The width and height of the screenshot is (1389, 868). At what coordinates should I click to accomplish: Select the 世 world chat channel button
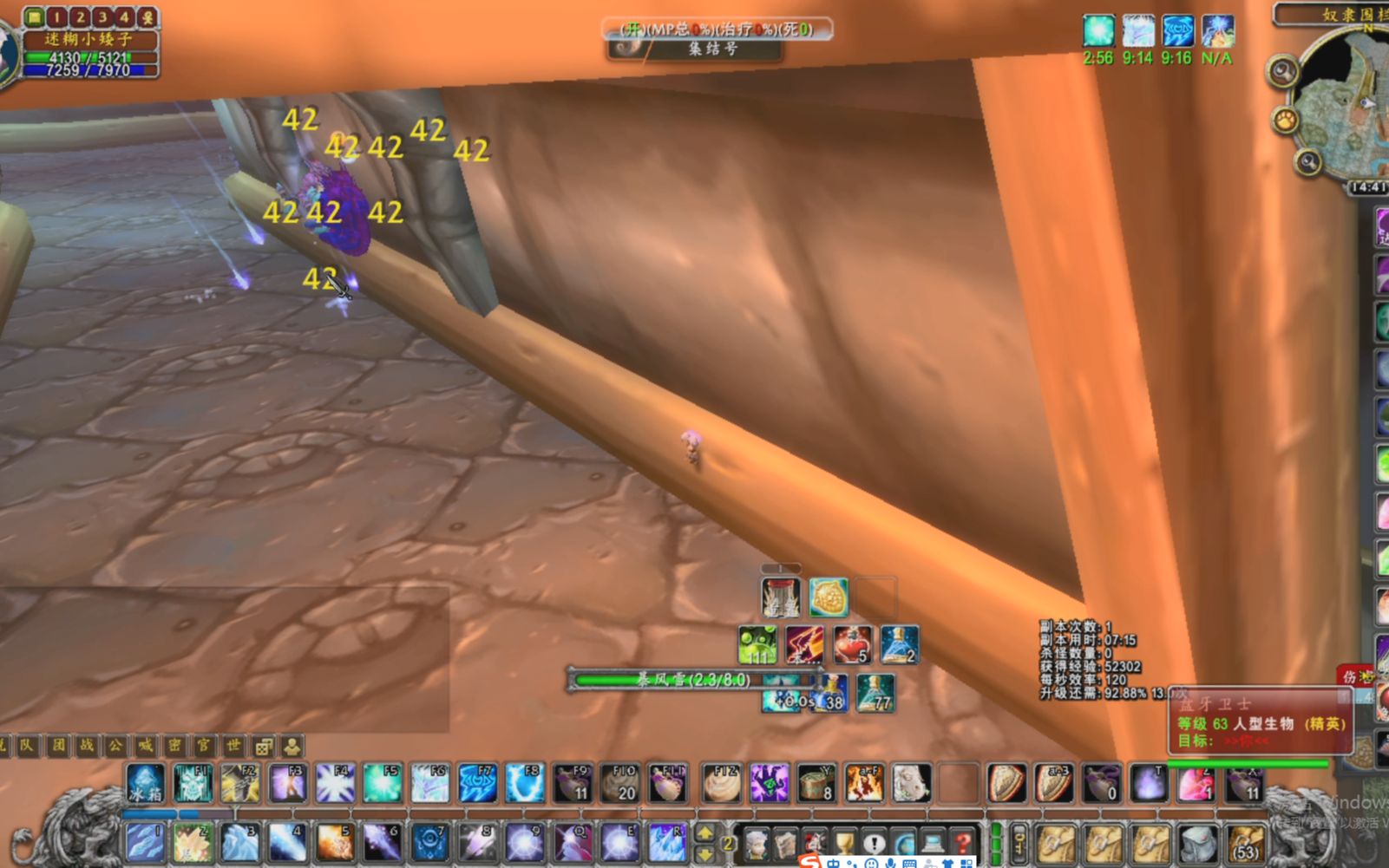pos(233,745)
